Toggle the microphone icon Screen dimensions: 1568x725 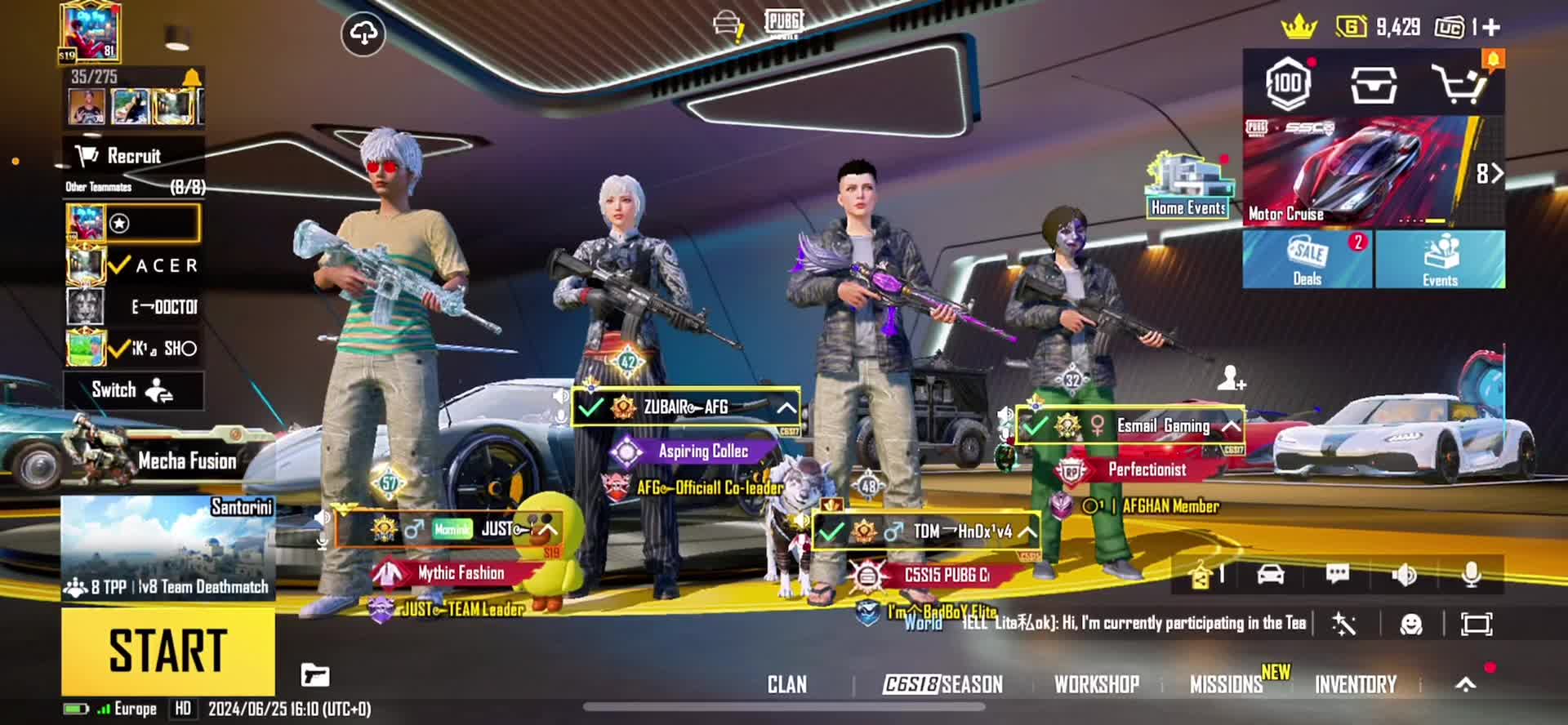click(1471, 575)
